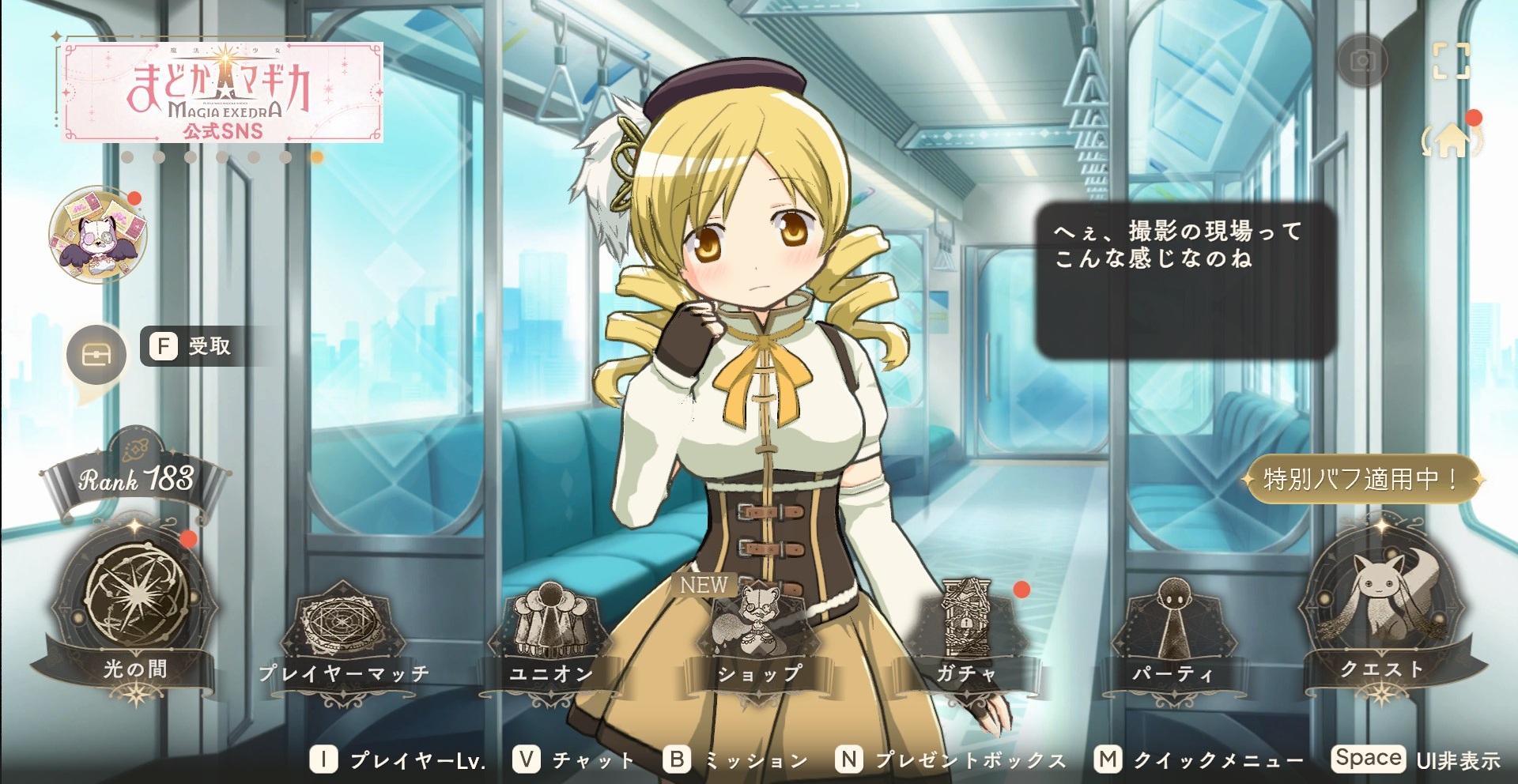Screen dimensions: 1518x784
Task: Open the Magia Exedra official SNS banner
Action: coord(222,92)
